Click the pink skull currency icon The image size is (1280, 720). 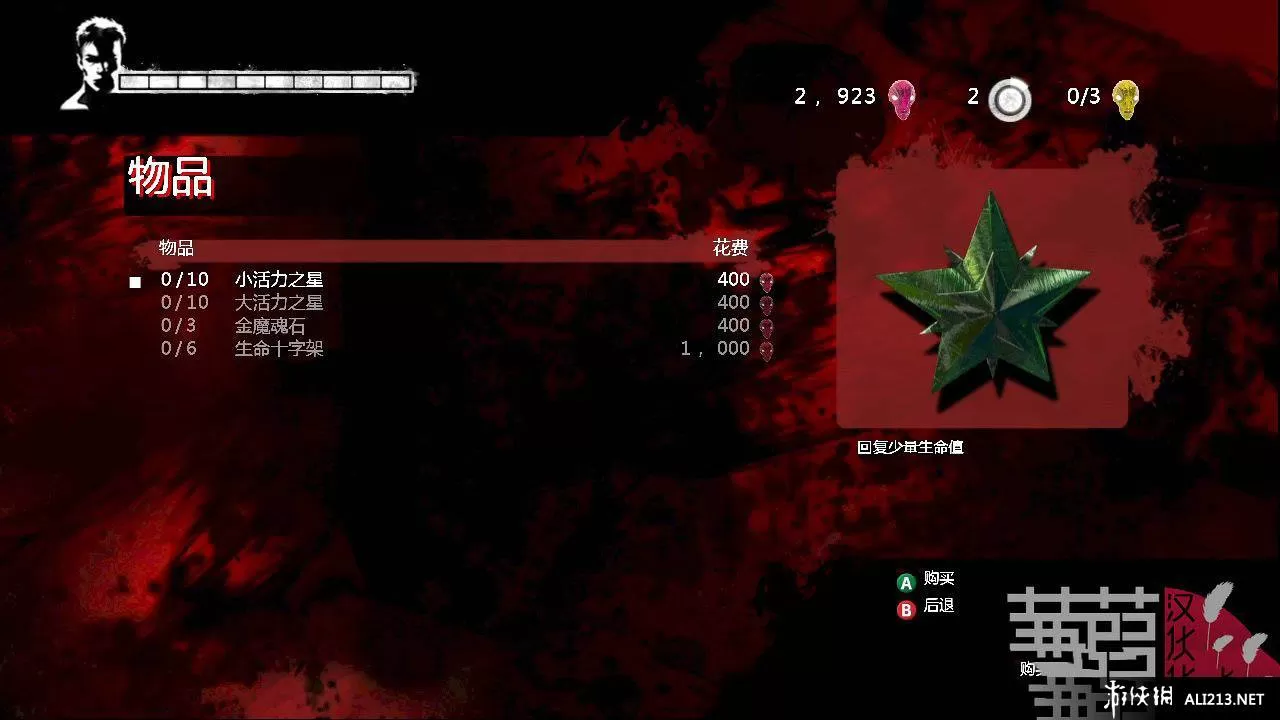[x=903, y=97]
